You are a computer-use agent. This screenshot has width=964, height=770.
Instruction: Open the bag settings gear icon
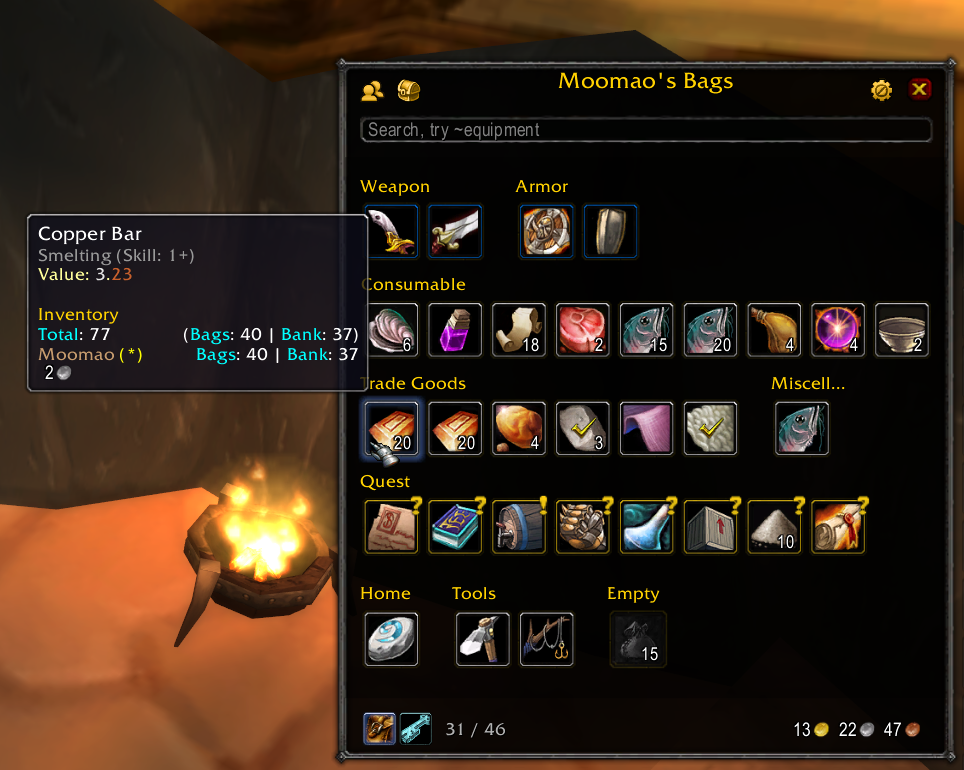coord(881,90)
